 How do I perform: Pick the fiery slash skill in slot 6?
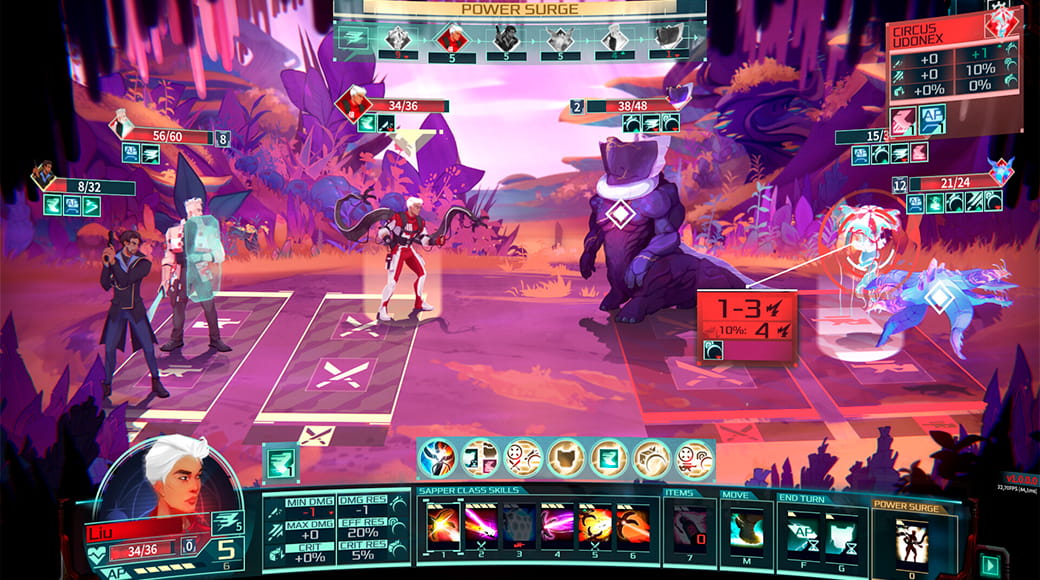click(633, 526)
